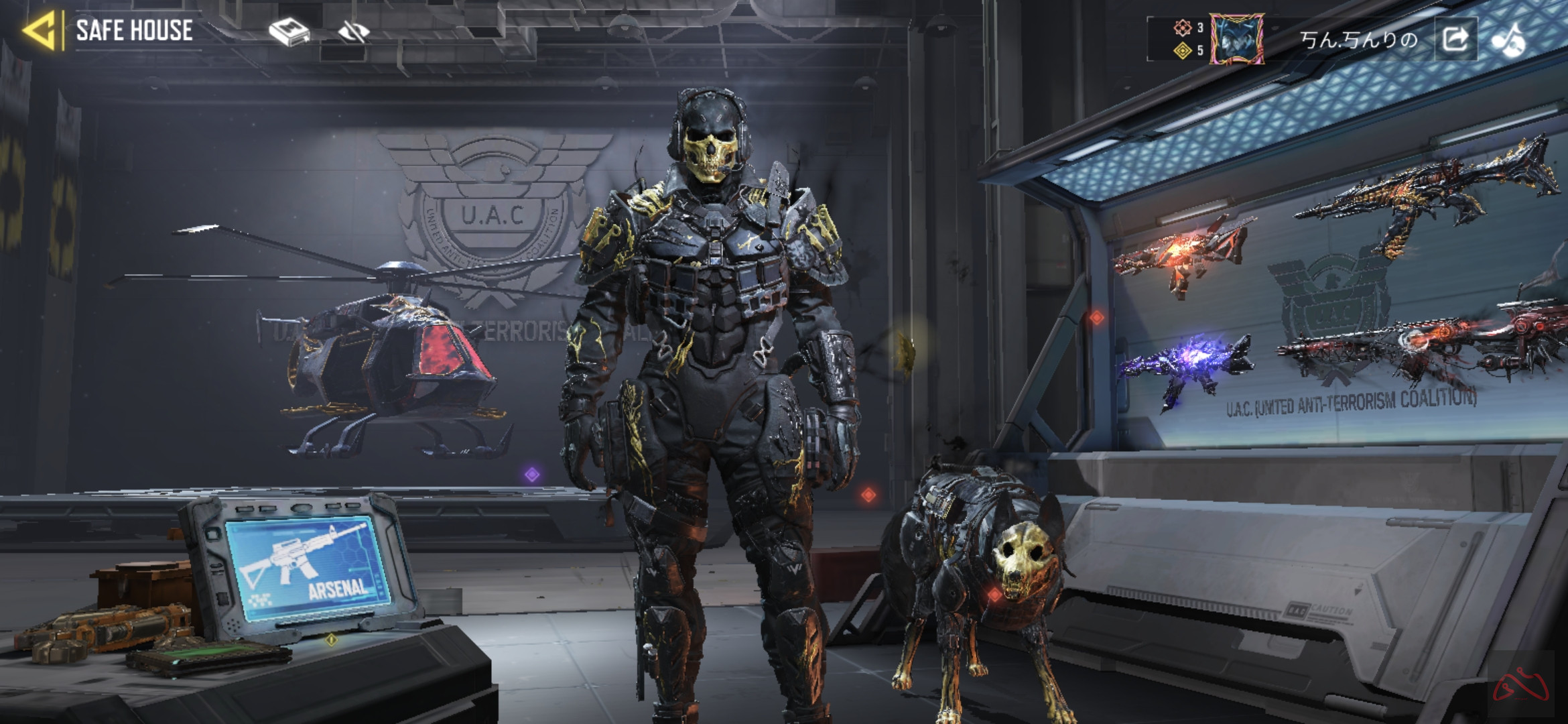This screenshot has width=1568, height=724.
Task: Share the Safe House with the arrow button
Action: point(1455,40)
